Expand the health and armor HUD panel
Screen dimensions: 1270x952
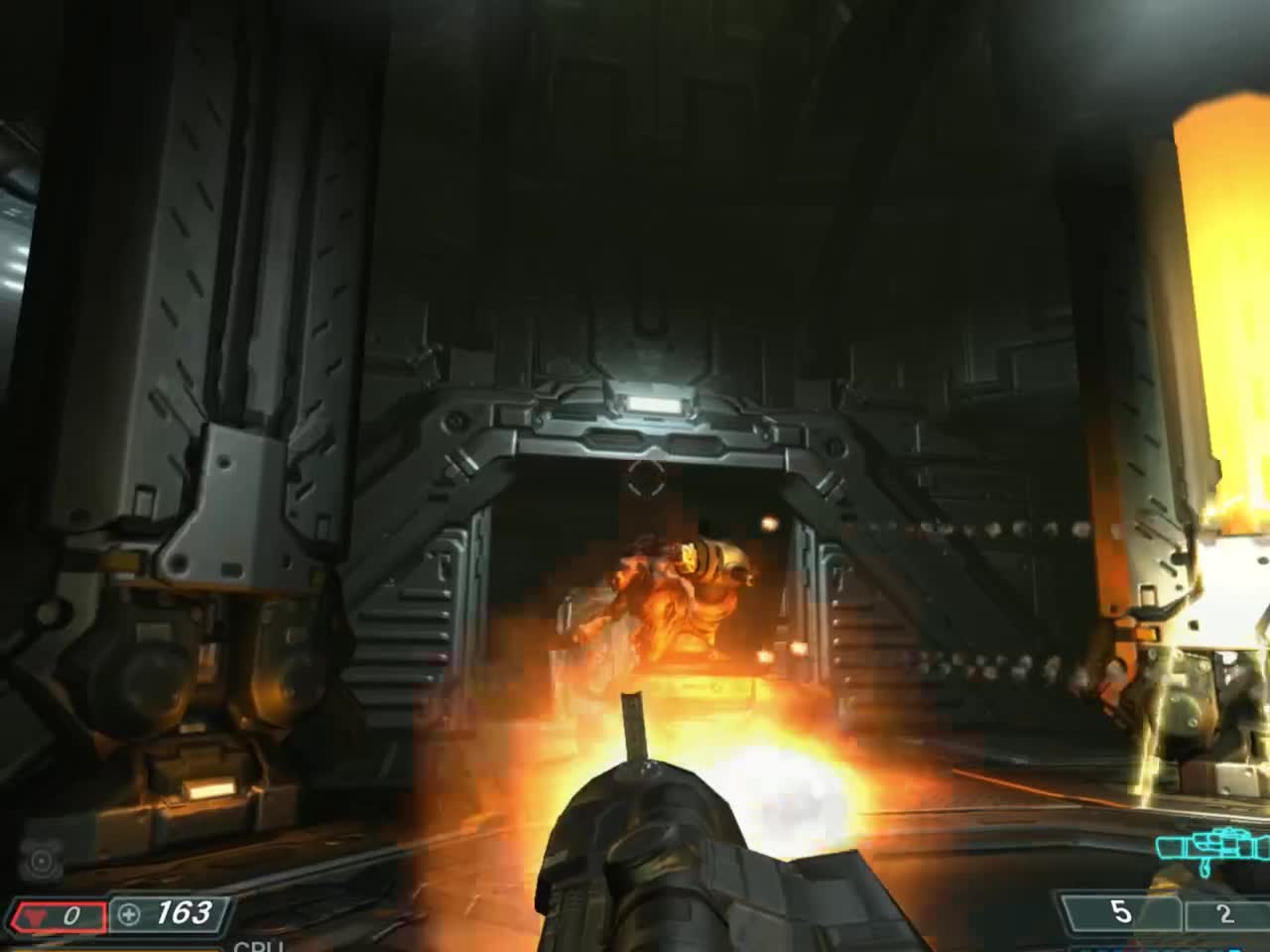point(119,912)
